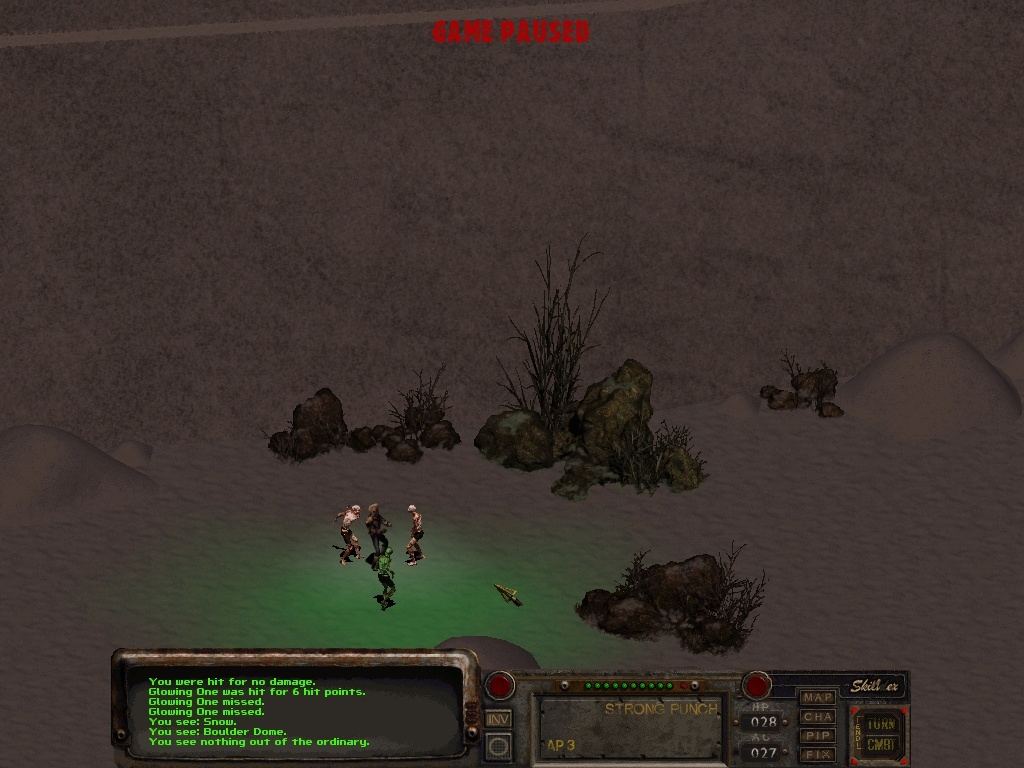End your turn with the TURN button
This screenshot has width=1024, height=768.
pyautogui.click(x=881, y=723)
